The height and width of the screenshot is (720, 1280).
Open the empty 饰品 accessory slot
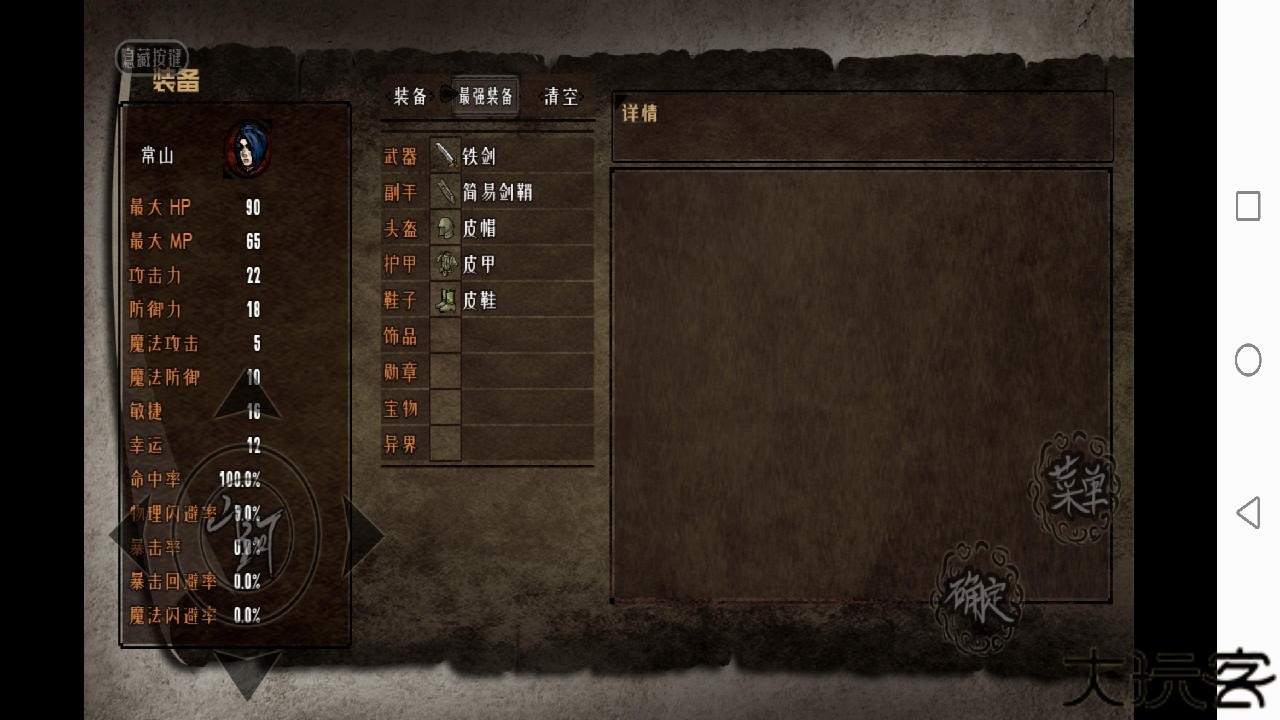coord(512,336)
